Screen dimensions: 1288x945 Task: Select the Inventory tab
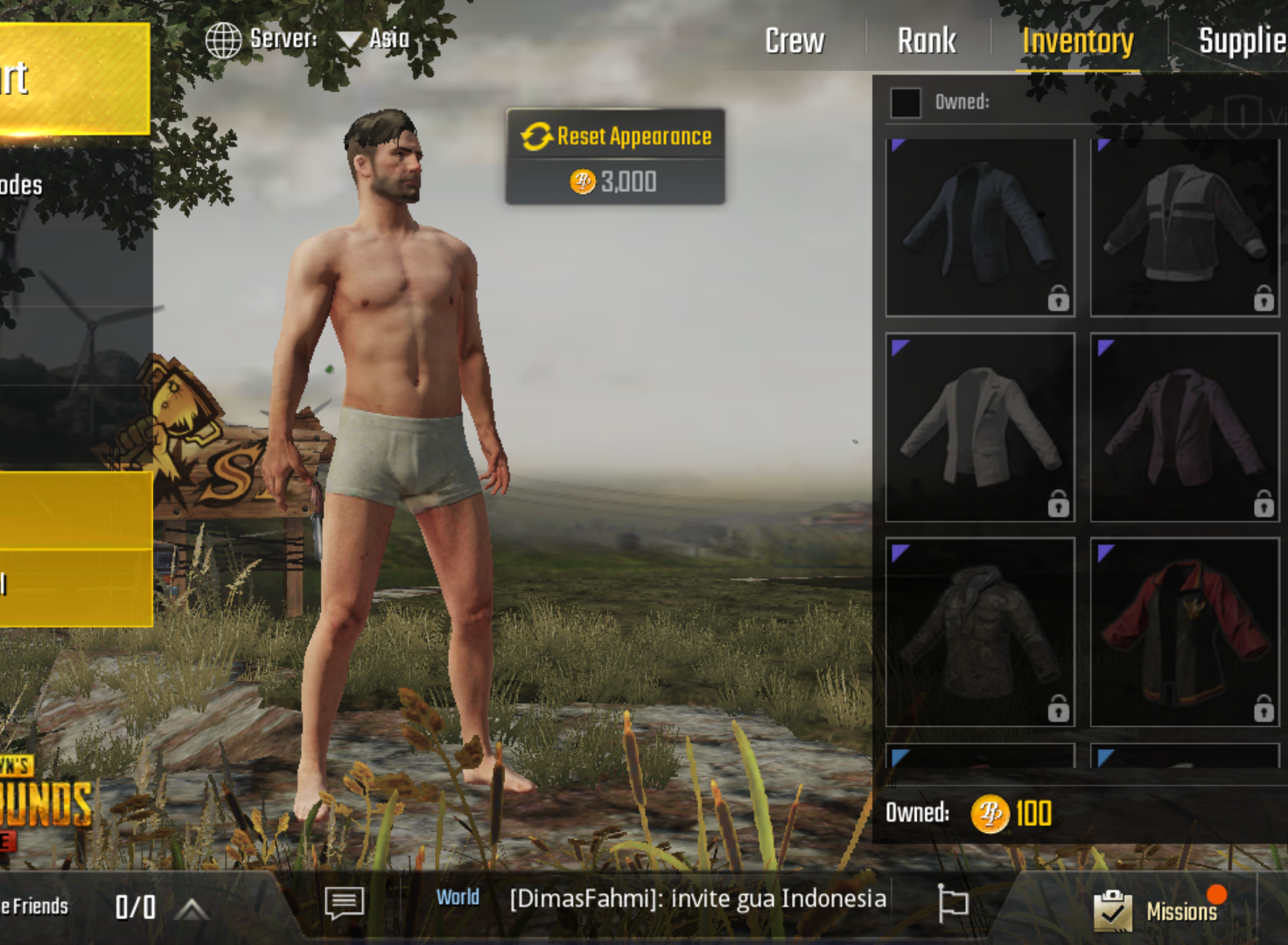click(1077, 40)
